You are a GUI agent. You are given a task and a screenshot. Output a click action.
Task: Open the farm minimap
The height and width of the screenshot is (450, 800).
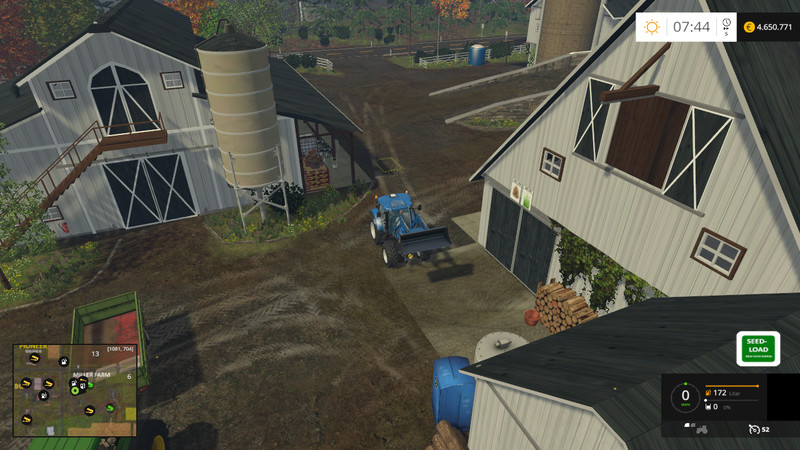coord(74,390)
